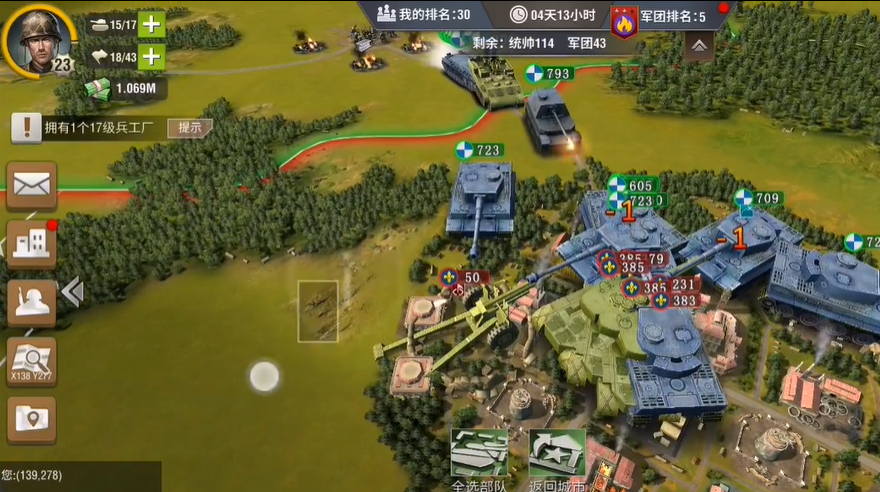Viewport: 880px width, 492px height.
Task: Expand the left side panel arrows
Action: click(71, 291)
